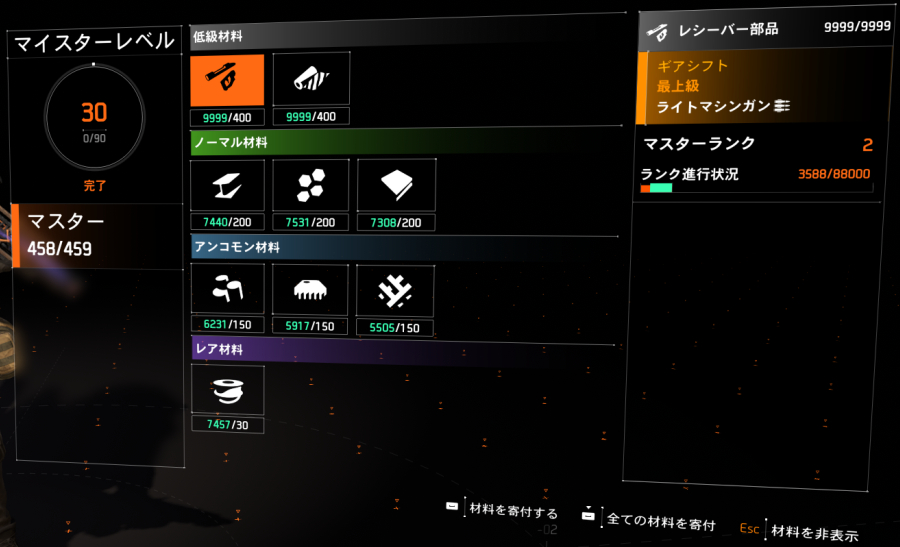Select the steel beam material slot

pyautogui.click(x=227, y=185)
